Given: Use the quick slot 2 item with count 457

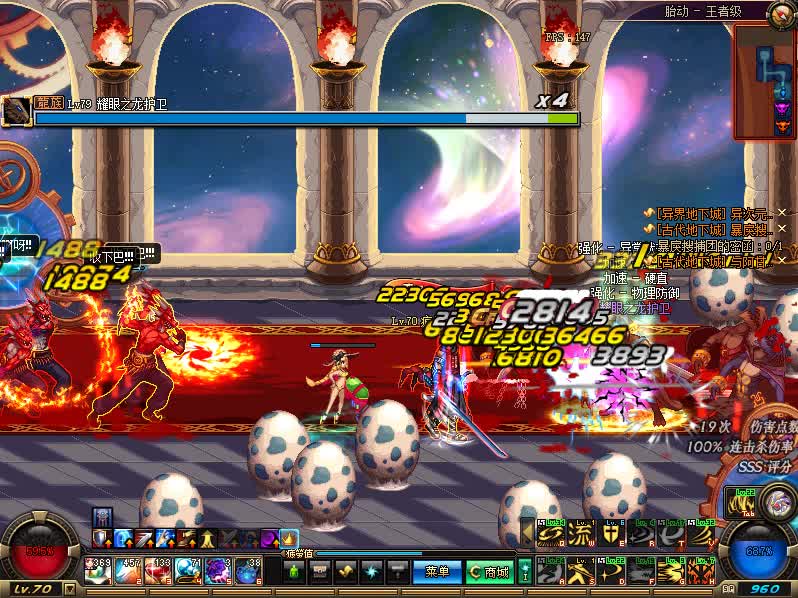Looking at the screenshot, I should (128, 571).
